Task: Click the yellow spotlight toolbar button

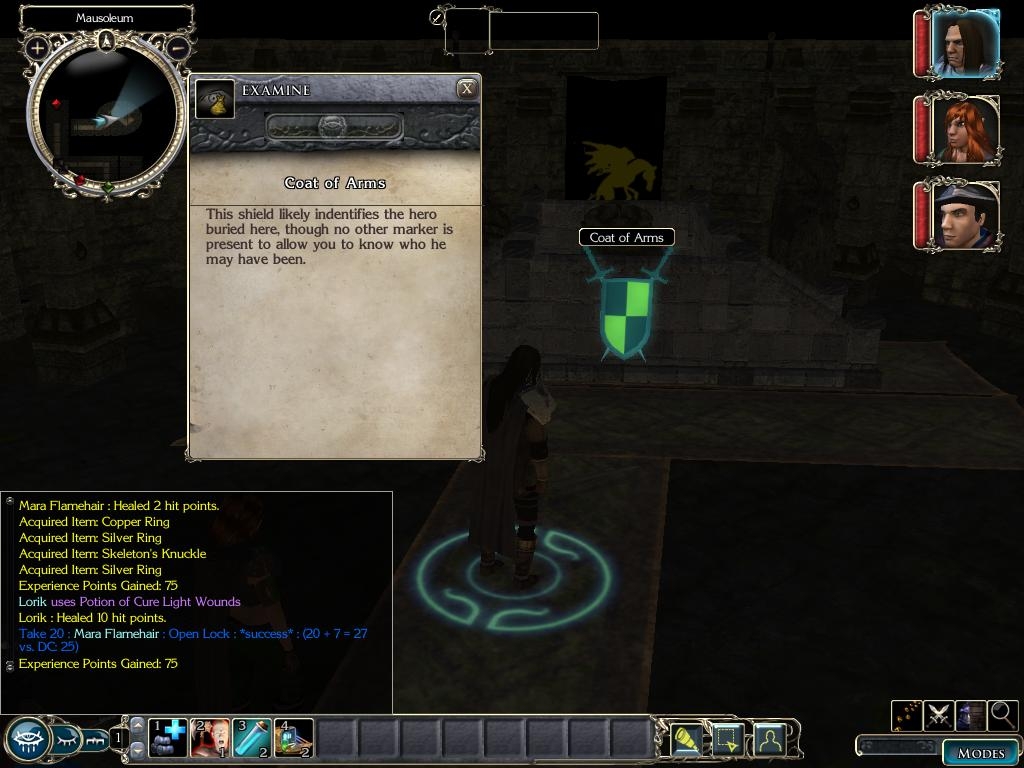Action: [686, 739]
